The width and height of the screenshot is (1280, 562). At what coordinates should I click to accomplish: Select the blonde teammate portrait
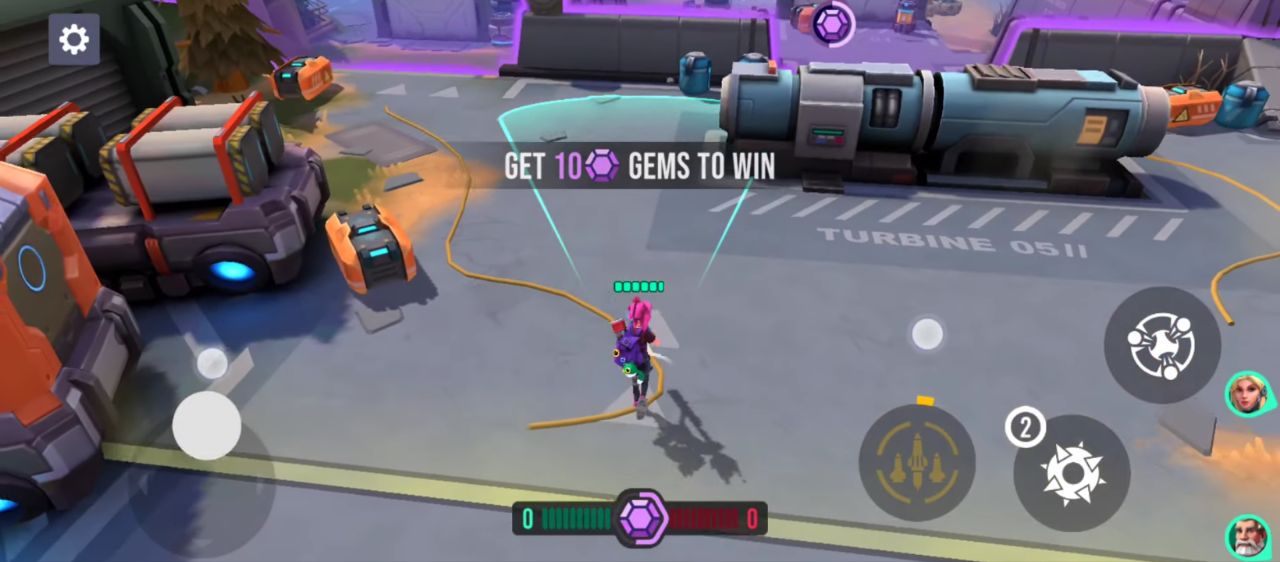1247,393
